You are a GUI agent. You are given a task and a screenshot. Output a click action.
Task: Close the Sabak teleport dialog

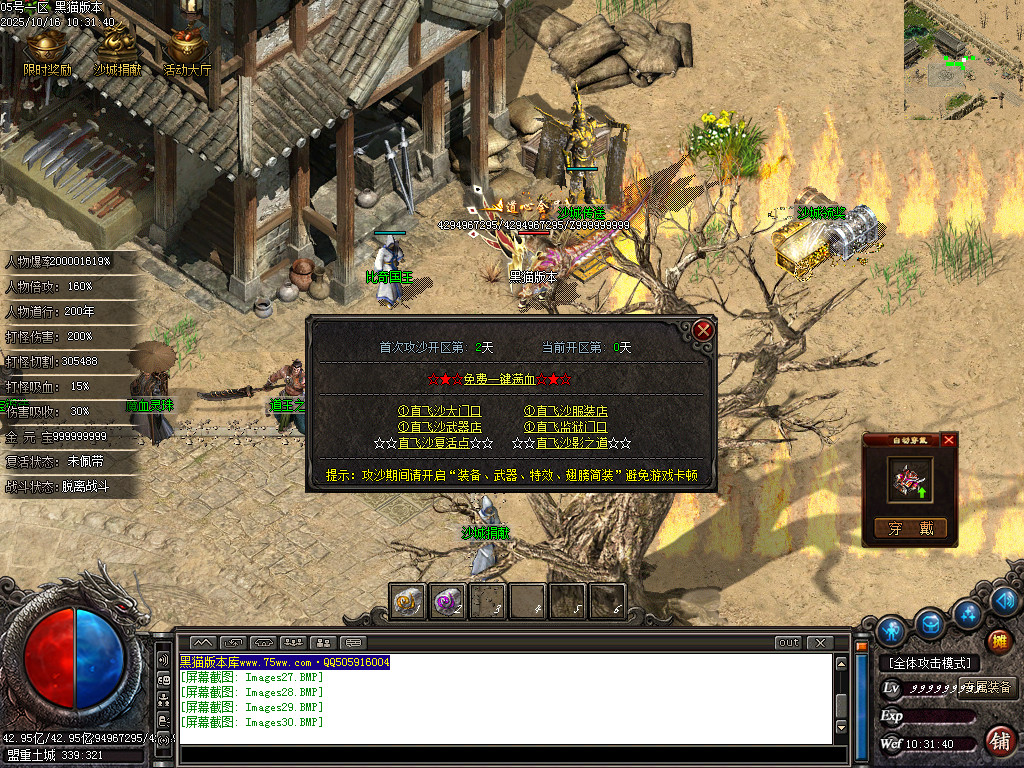coord(703,330)
